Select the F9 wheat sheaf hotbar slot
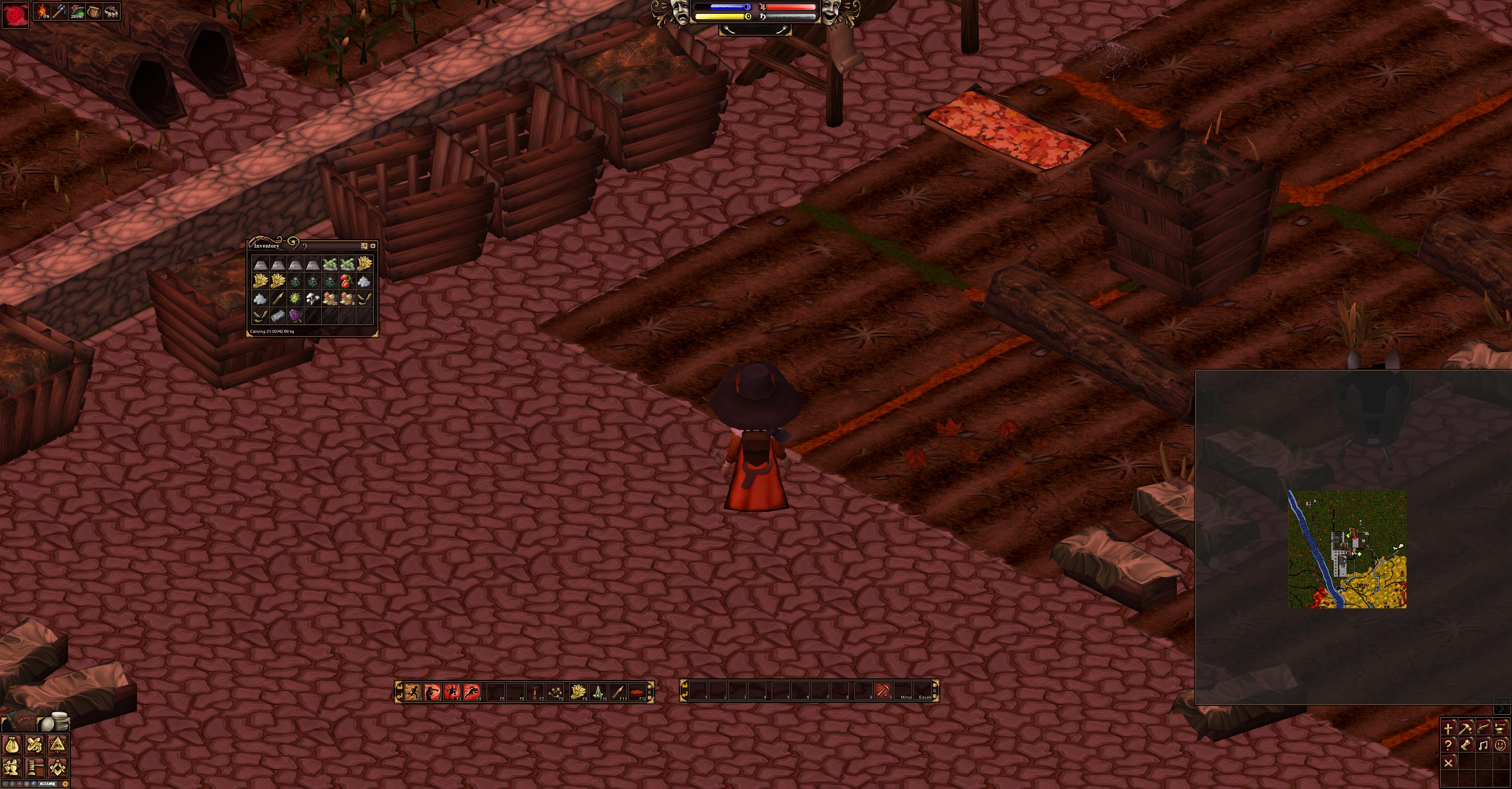The height and width of the screenshot is (789, 1512). 578,691
